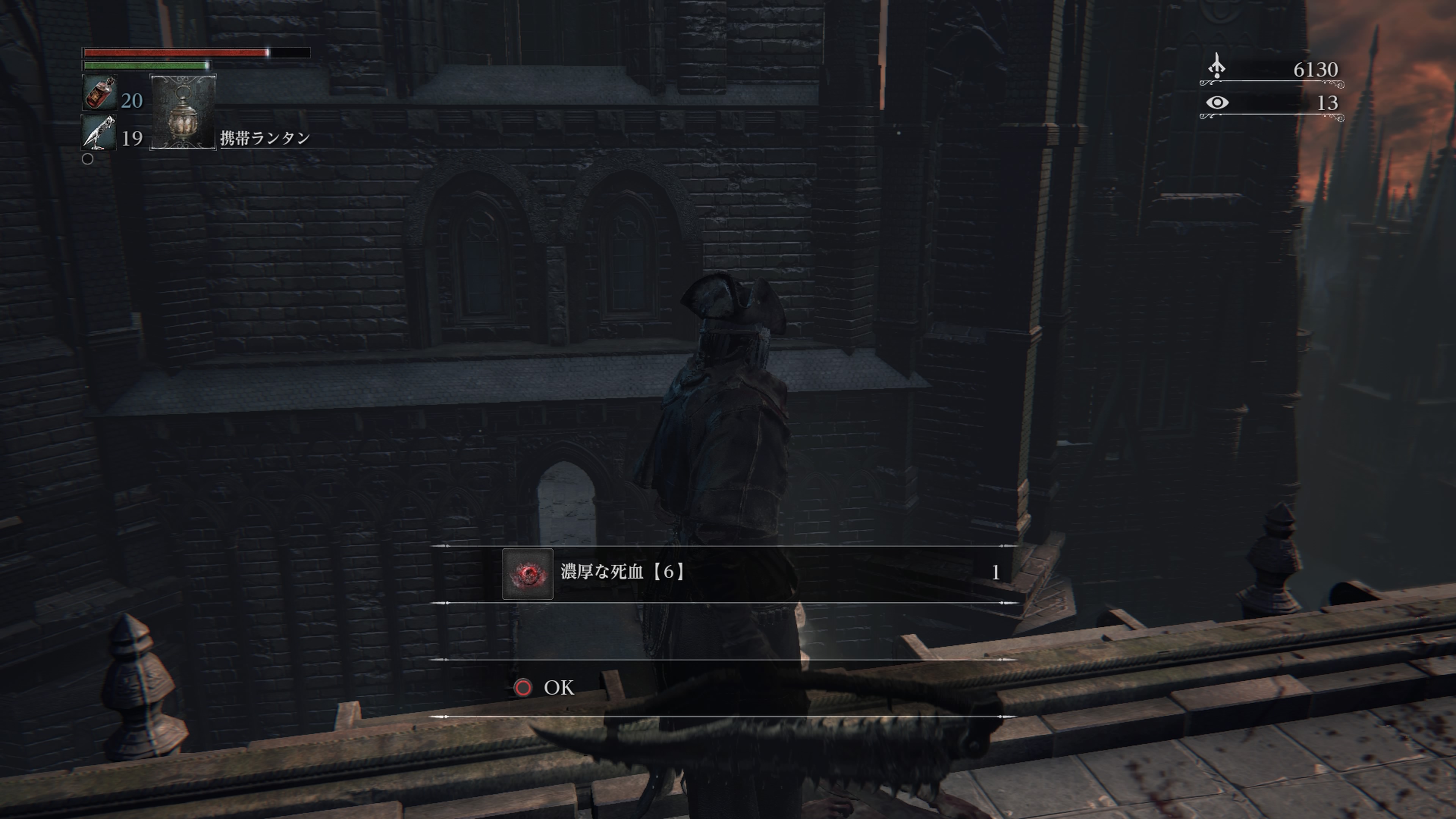Viewport: 1456px width, 819px height.
Task: Select the Quicksilver Bullet icon
Action: [x=99, y=133]
